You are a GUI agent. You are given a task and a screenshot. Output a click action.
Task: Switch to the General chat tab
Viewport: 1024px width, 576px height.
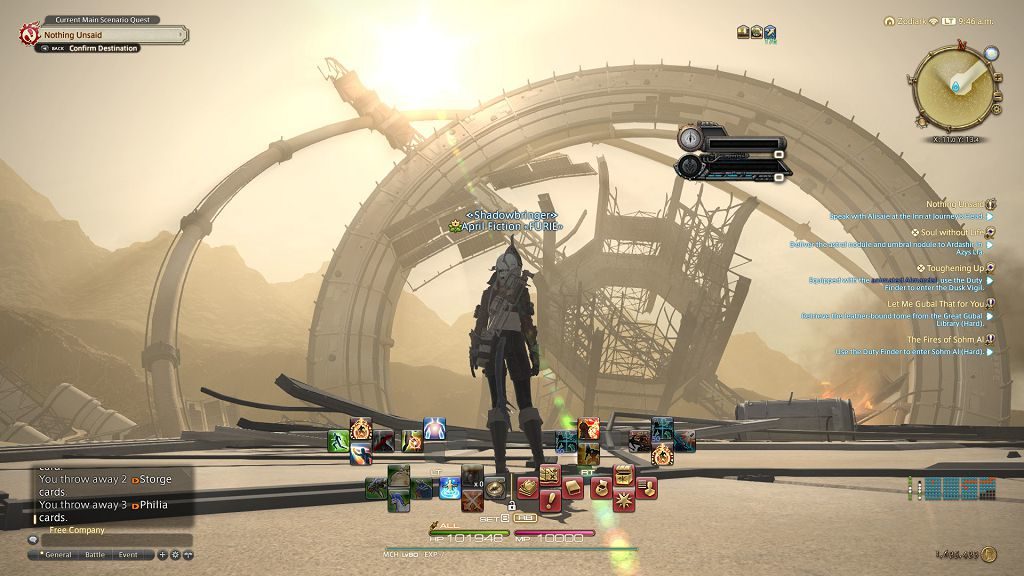58,554
